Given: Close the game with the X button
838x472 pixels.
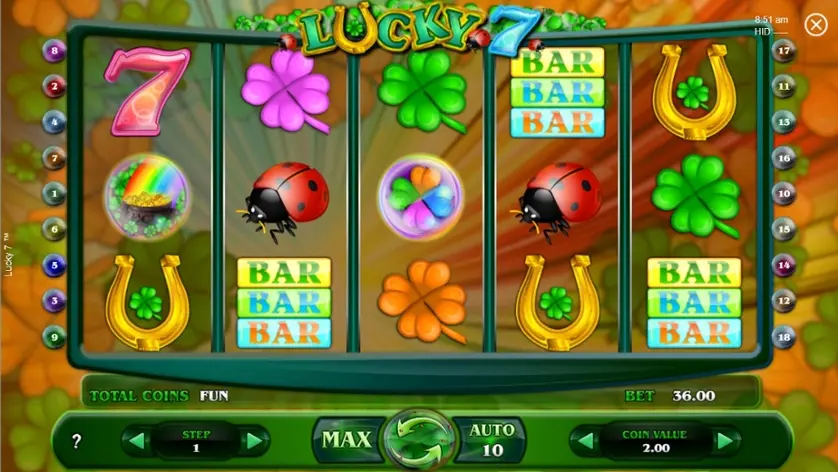Looking at the screenshot, I should [815, 25].
